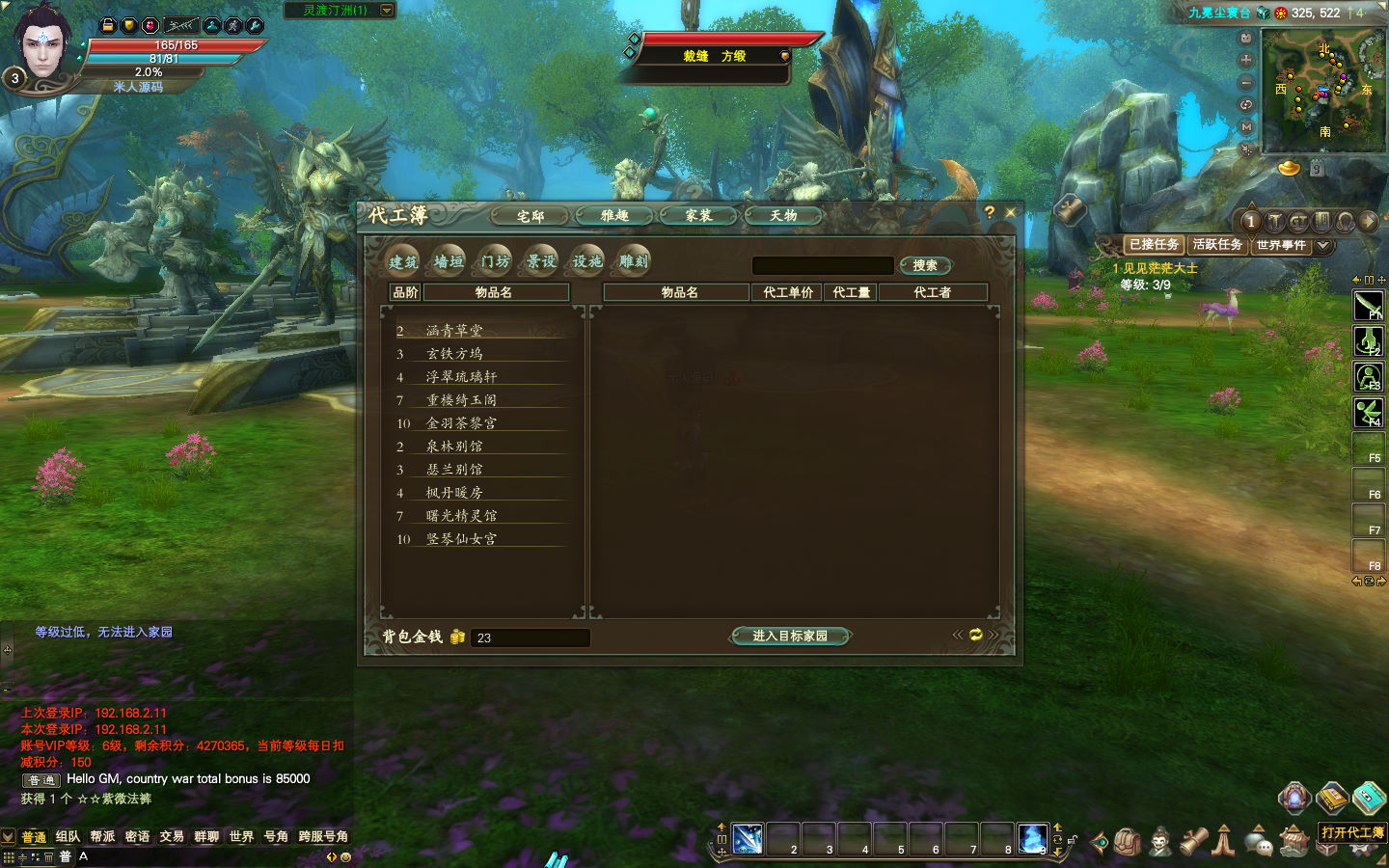Open the 世界 chat channel
1389x868 pixels.
[241, 836]
